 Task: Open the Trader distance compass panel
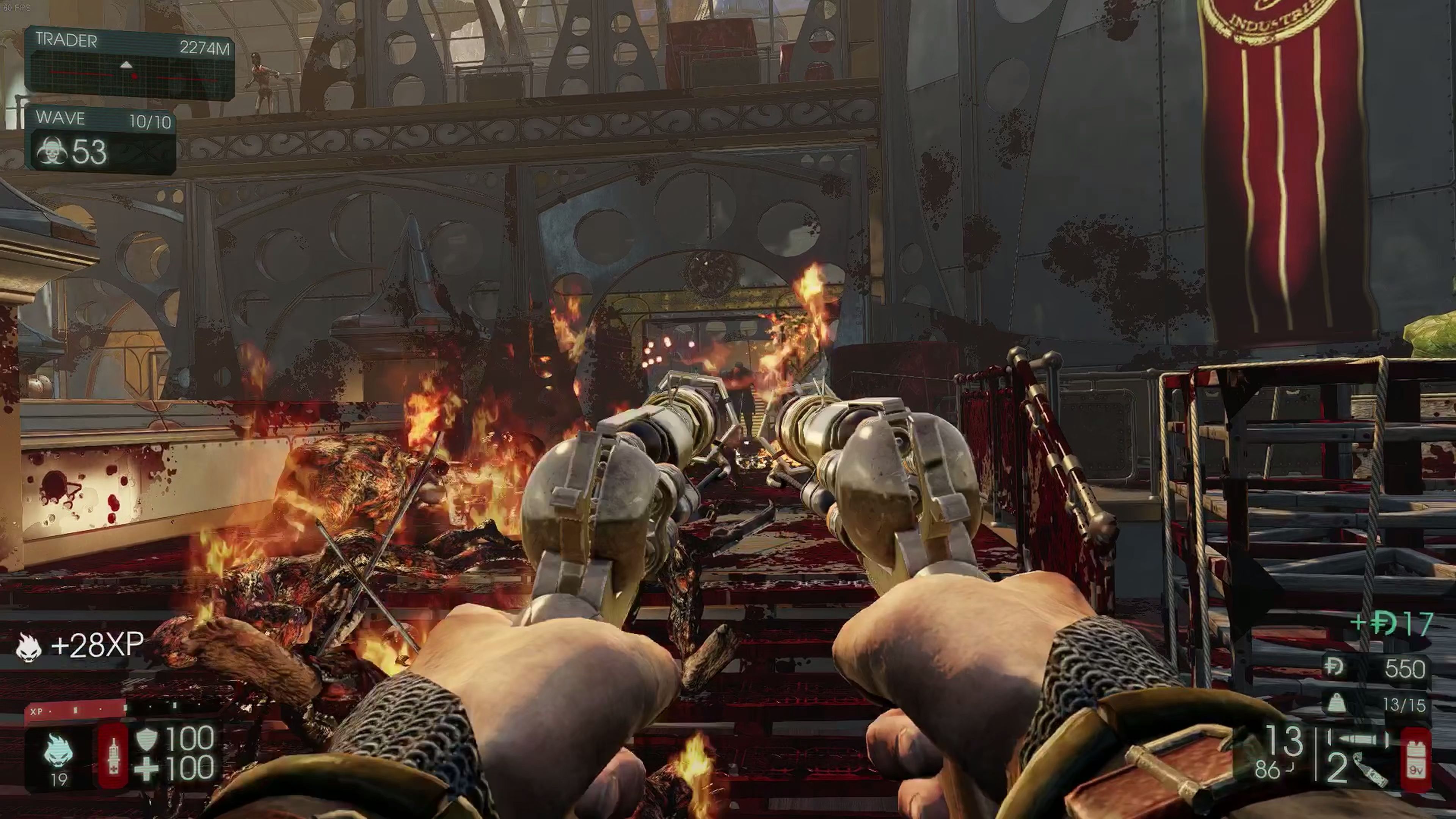pos(129,63)
